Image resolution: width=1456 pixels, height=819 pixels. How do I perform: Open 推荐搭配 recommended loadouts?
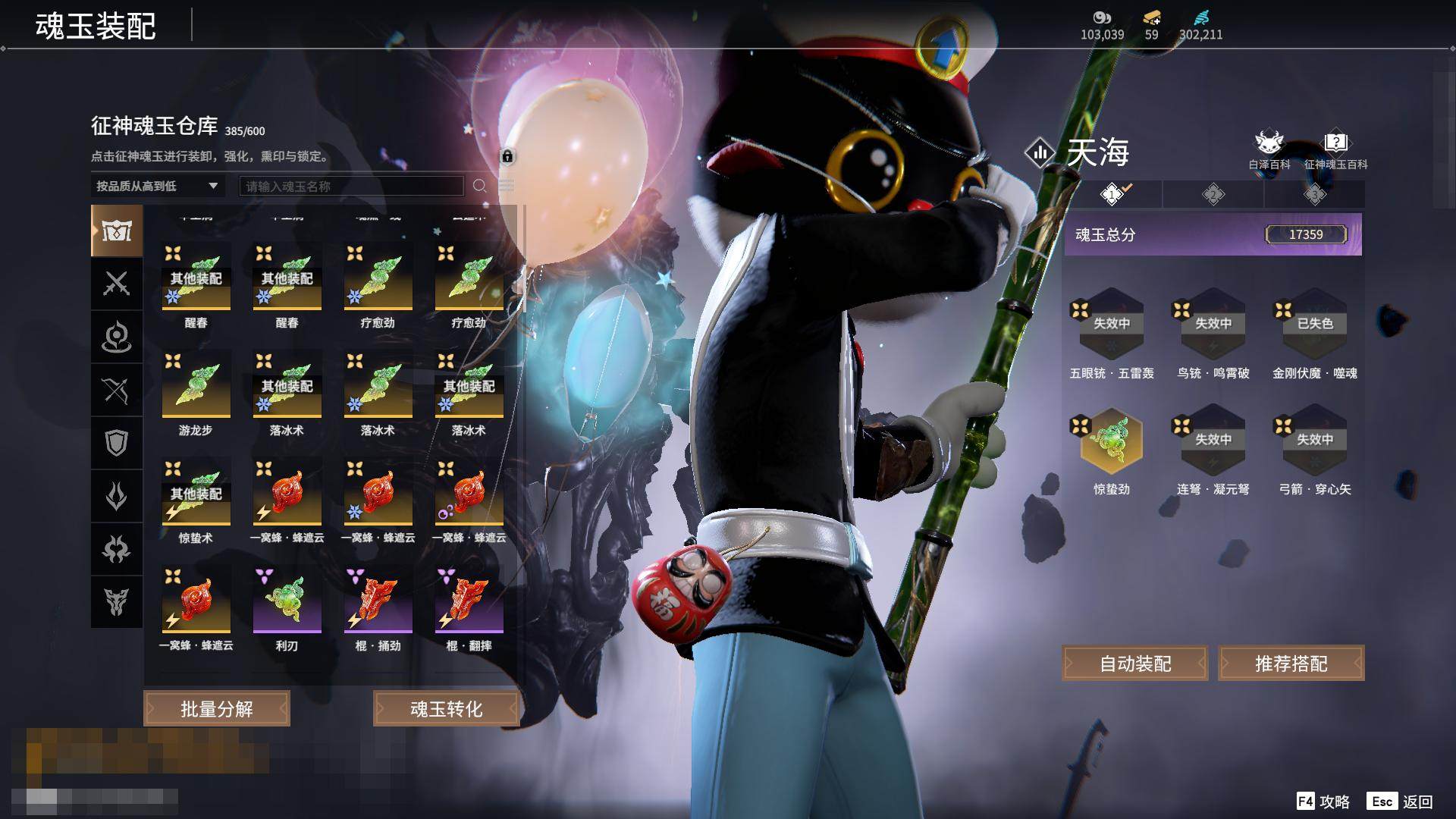(x=1291, y=664)
